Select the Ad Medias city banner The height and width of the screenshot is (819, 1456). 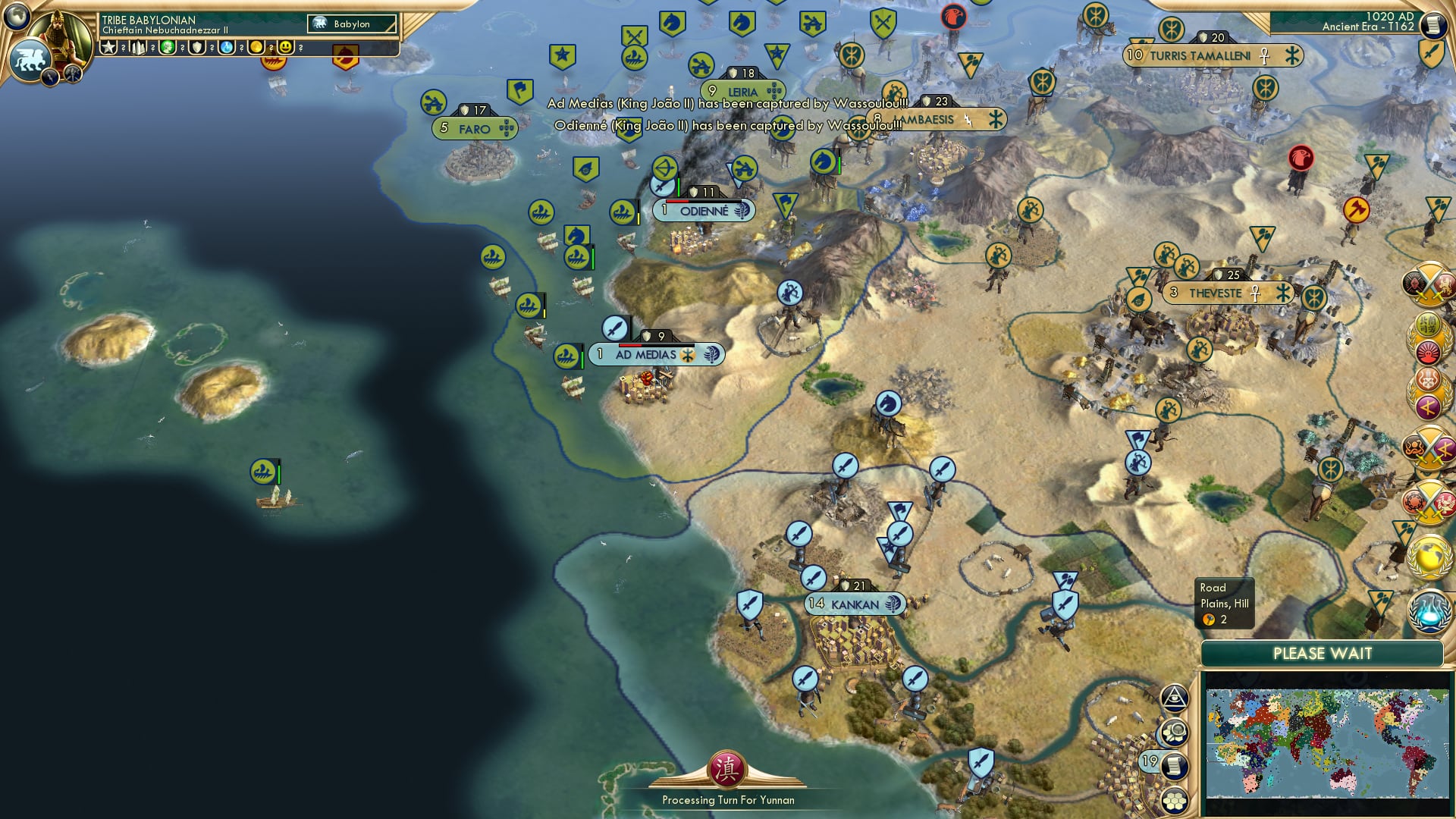coord(654,353)
